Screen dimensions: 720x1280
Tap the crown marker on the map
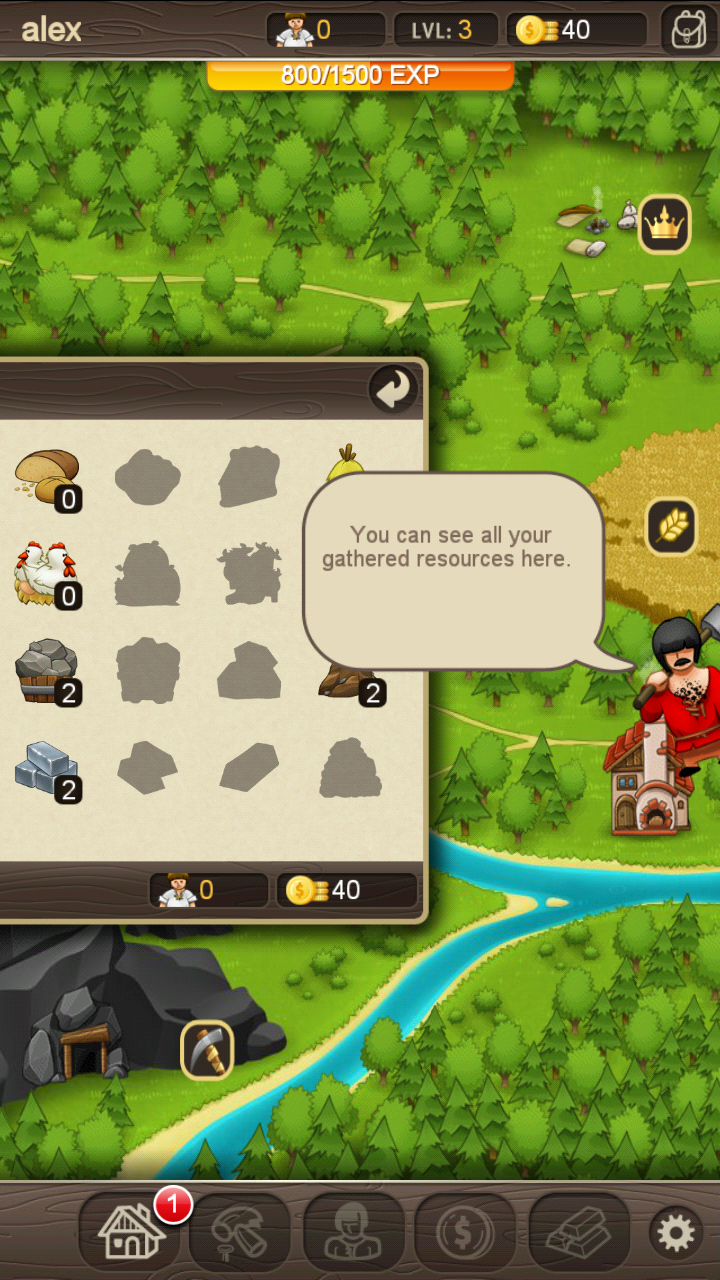pyautogui.click(x=664, y=225)
